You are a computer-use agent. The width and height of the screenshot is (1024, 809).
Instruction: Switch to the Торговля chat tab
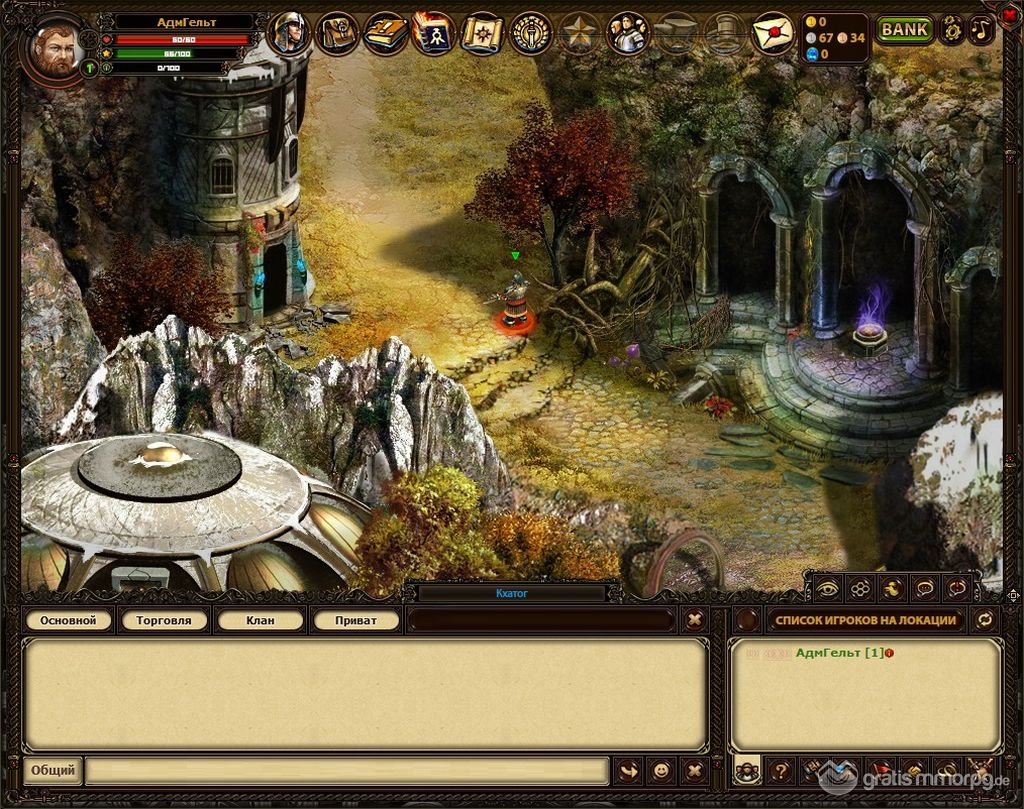[x=164, y=621]
